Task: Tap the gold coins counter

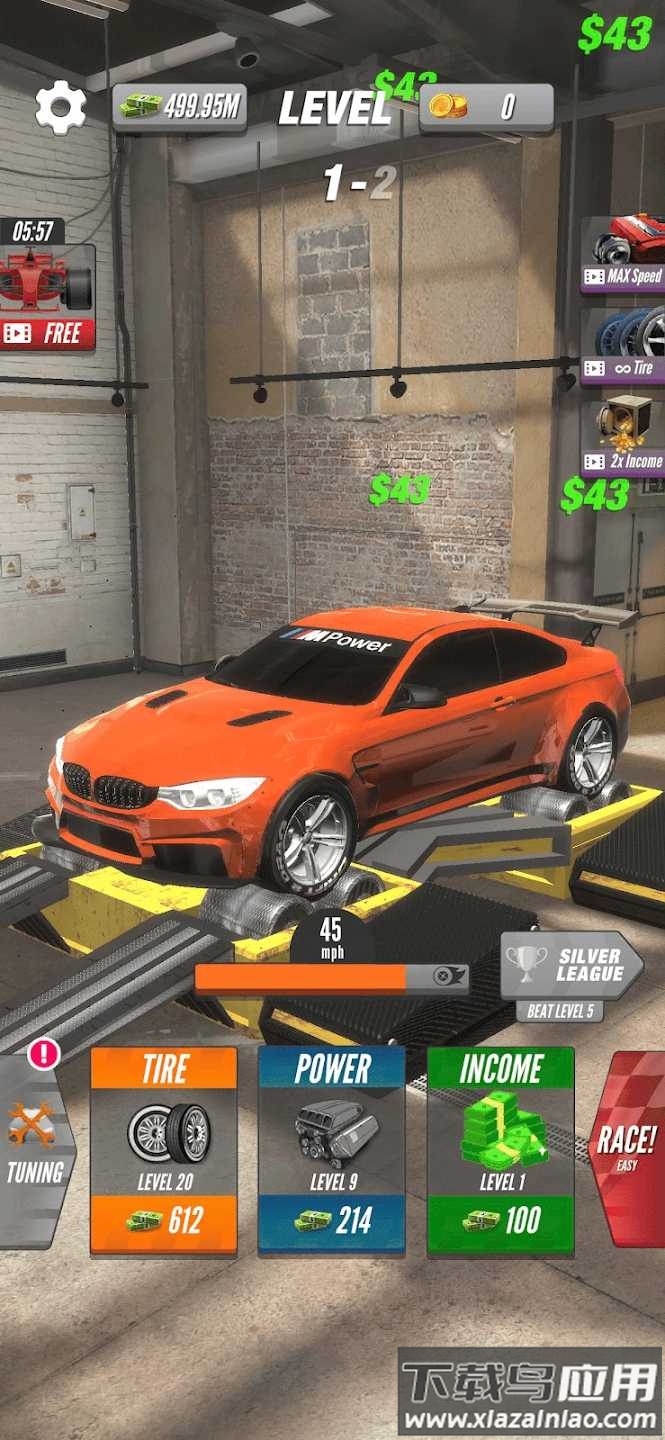Action: pyautogui.click(x=486, y=107)
